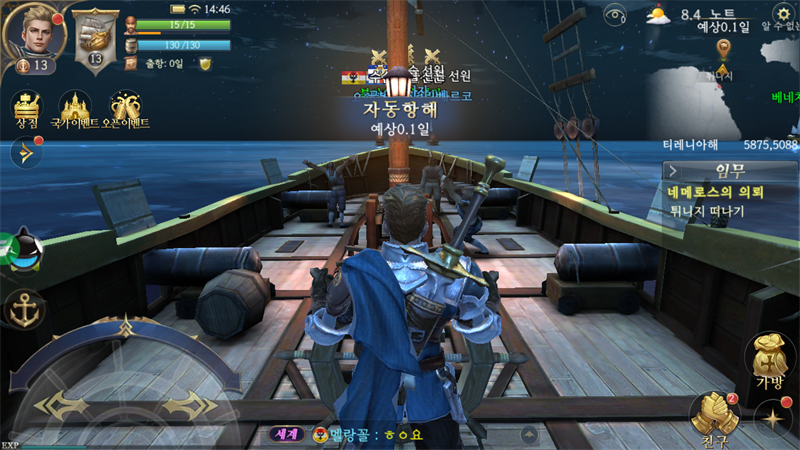Collapse the 임무 quest panel header

(729, 171)
